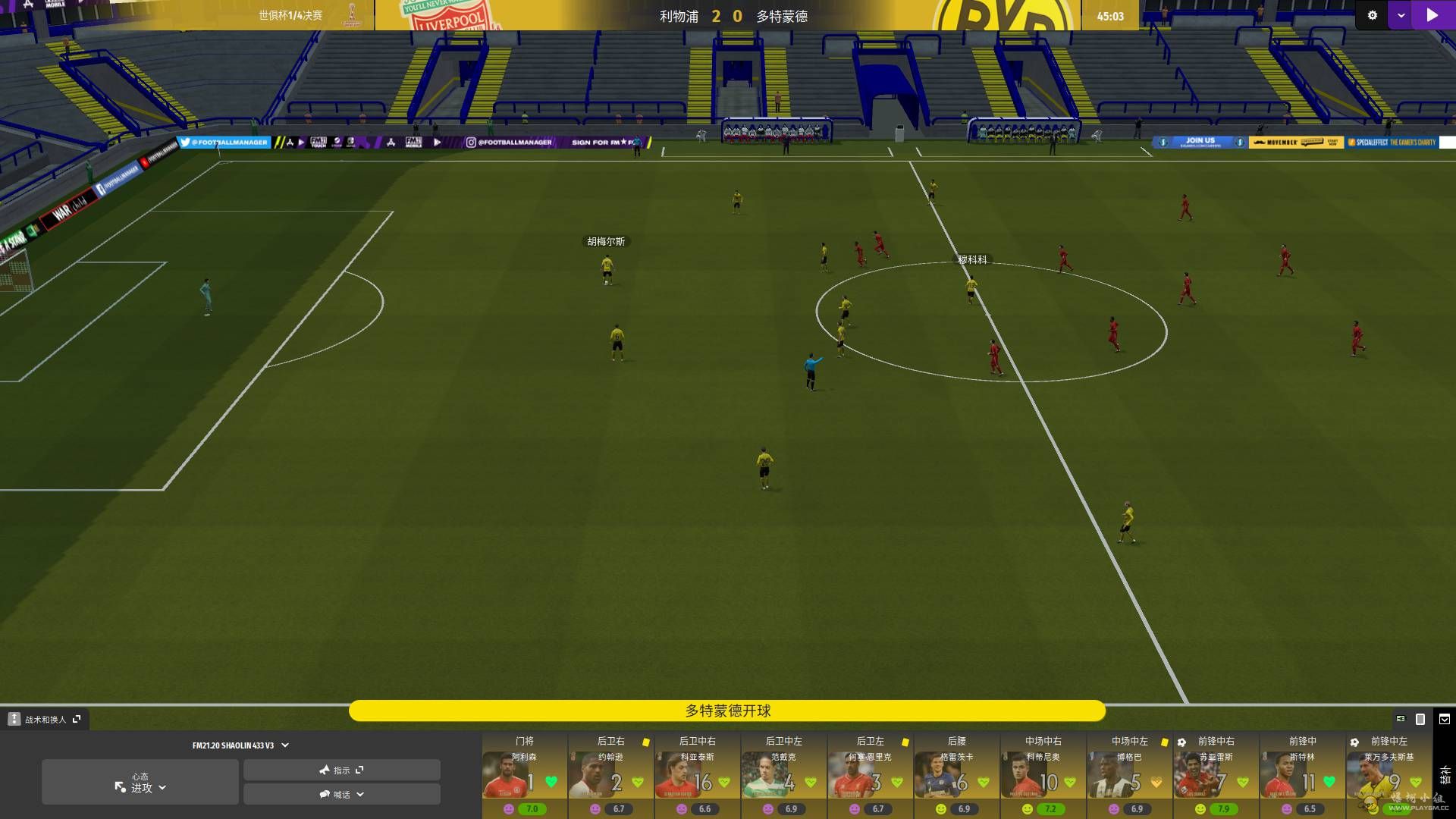Click the envelope icon above the player cards
1456x819 pixels.
(1445, 719)
